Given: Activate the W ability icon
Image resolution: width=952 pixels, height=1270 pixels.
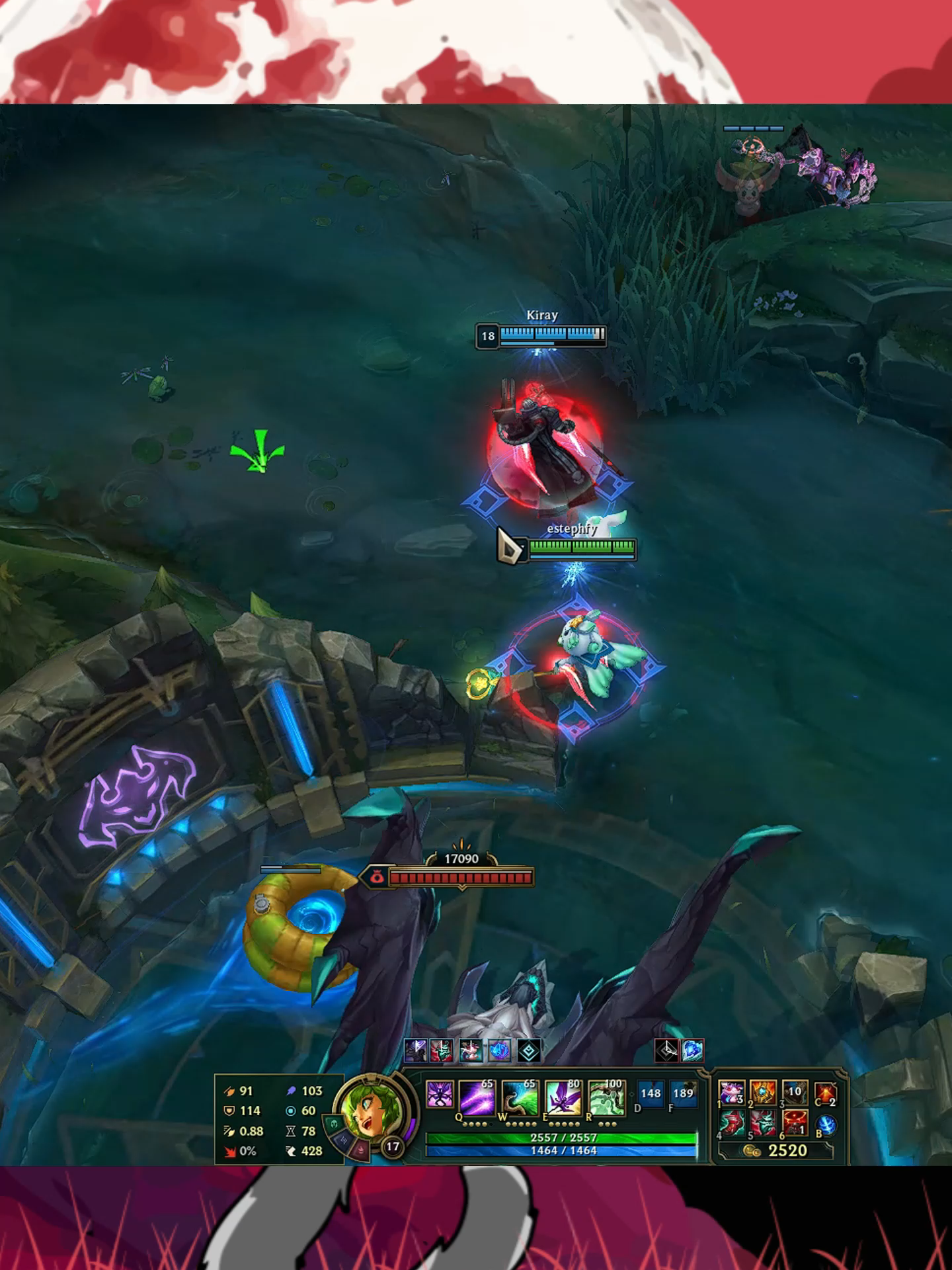Looking at the screenshot, I should click(x=520, y=1097).
